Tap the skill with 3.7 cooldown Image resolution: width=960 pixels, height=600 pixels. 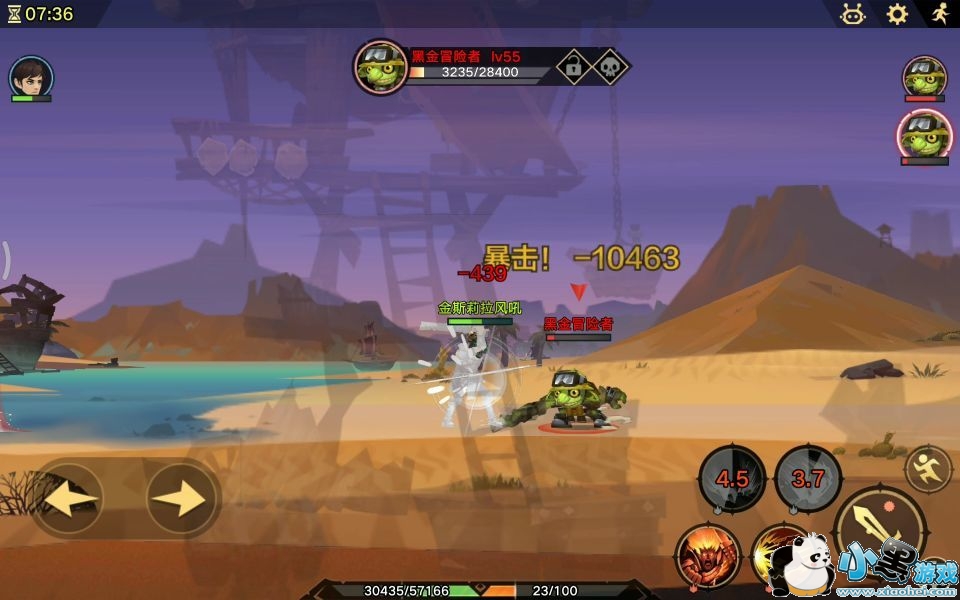808,478
